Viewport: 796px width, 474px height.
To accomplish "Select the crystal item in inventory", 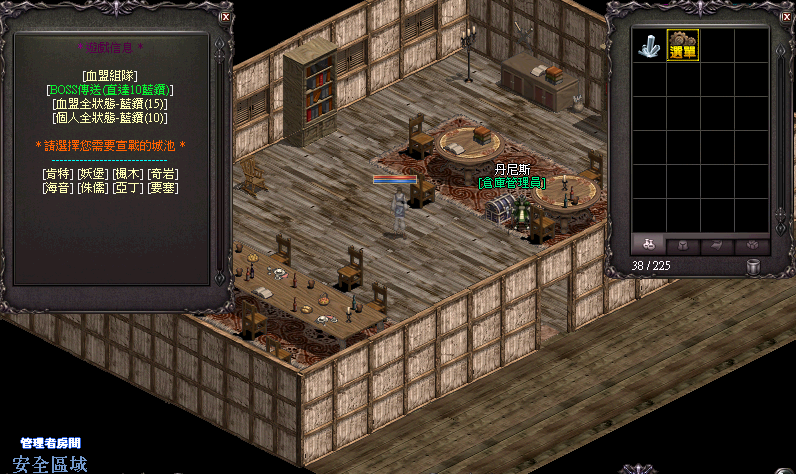I will coord(649,45).
